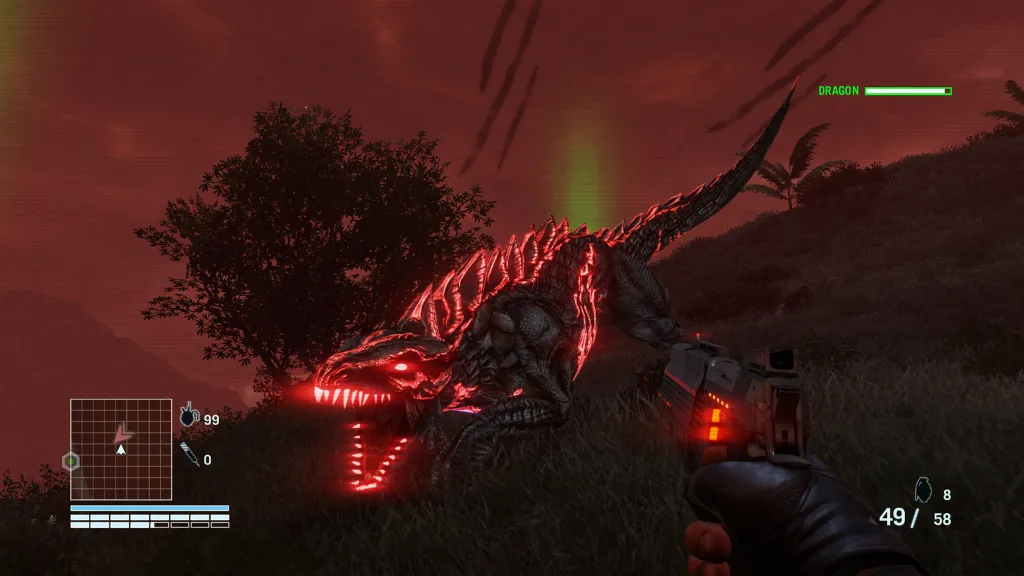Click the grid minimap

[x=121, y=449]
